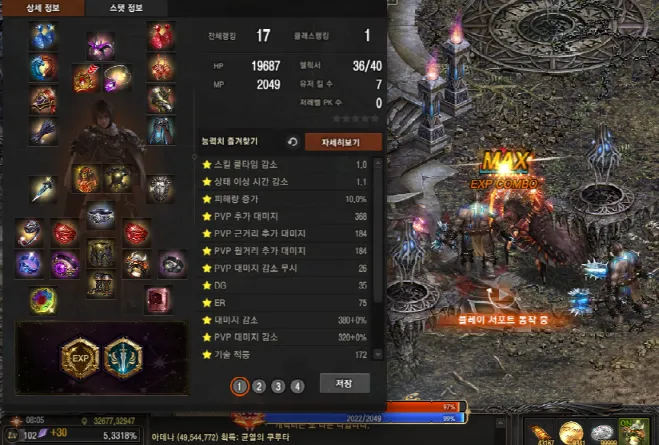Click the circular reset arrow next to 자세히보기
The height and width of the screenshot is (445, 659).
(x=292, y=142)
